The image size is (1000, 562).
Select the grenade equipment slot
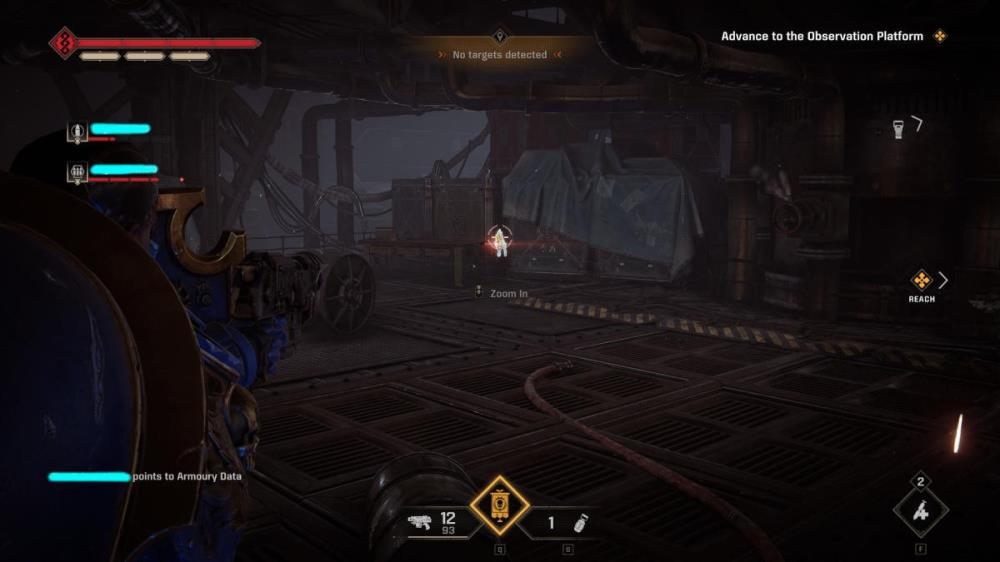tap(581, 522)
